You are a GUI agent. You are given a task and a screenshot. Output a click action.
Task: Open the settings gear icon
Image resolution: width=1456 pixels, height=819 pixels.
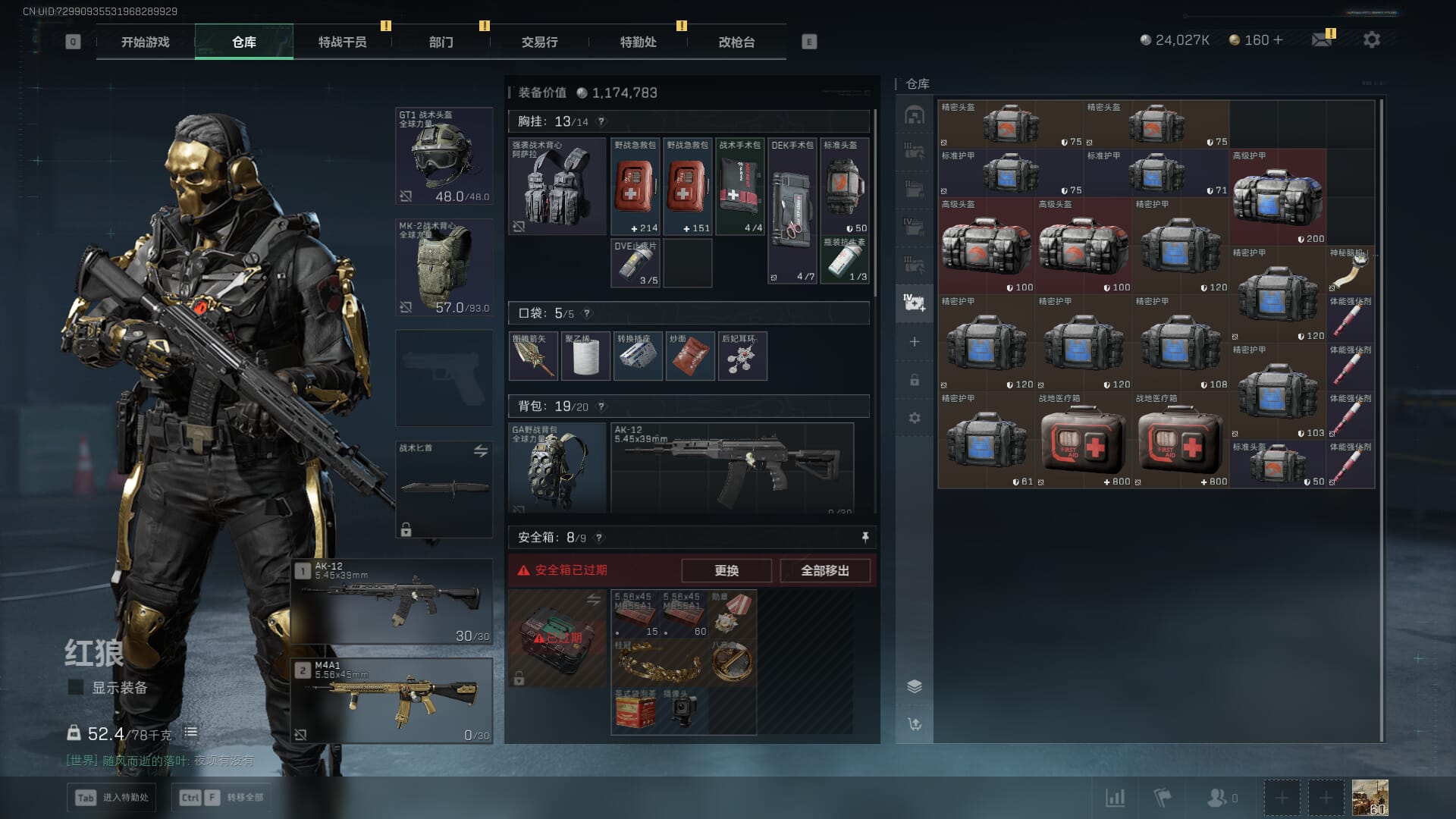click(1371, 39)
